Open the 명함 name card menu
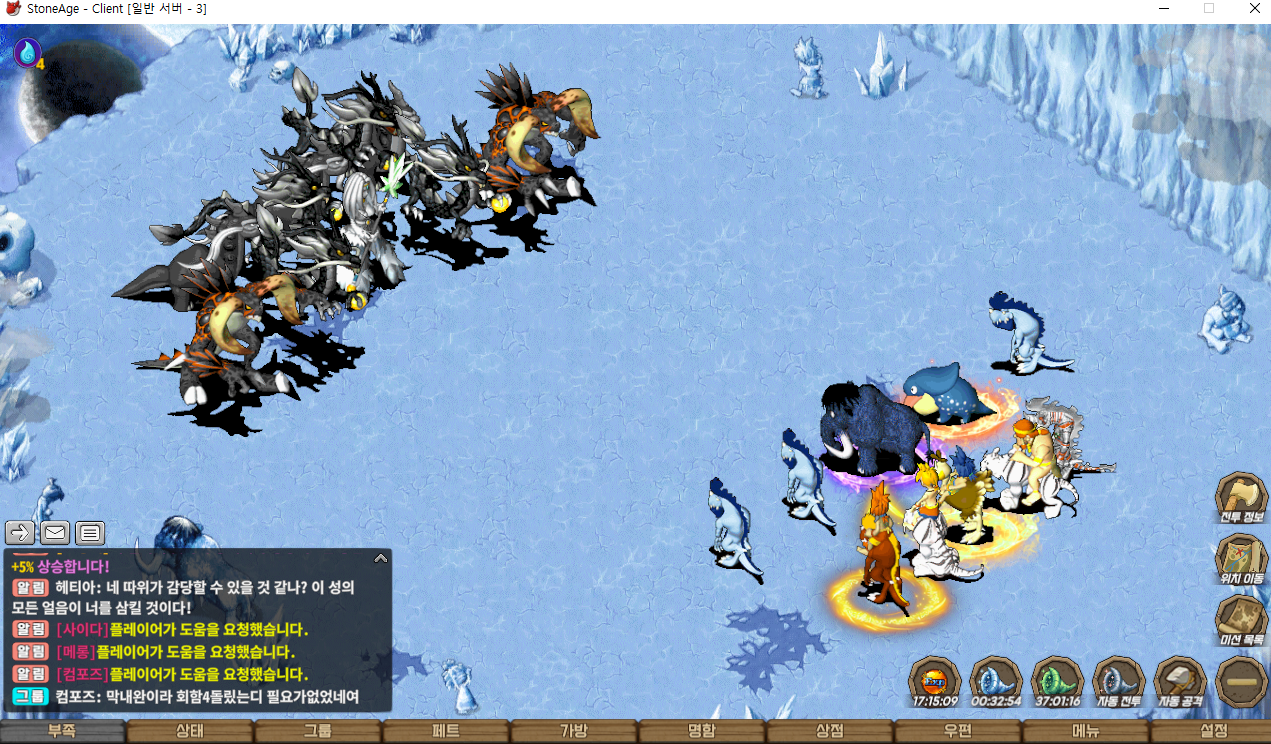 tap(702, 731)
